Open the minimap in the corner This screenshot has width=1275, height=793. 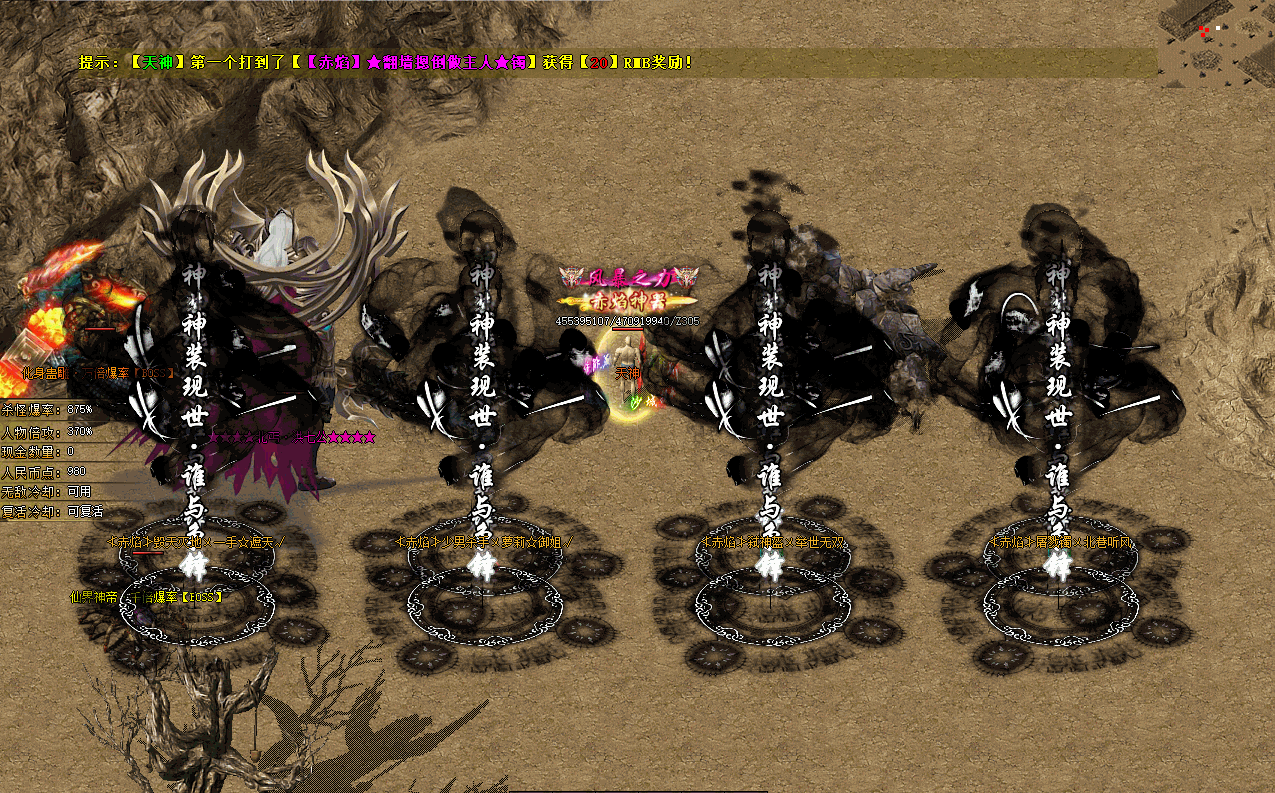[1216, 45]
